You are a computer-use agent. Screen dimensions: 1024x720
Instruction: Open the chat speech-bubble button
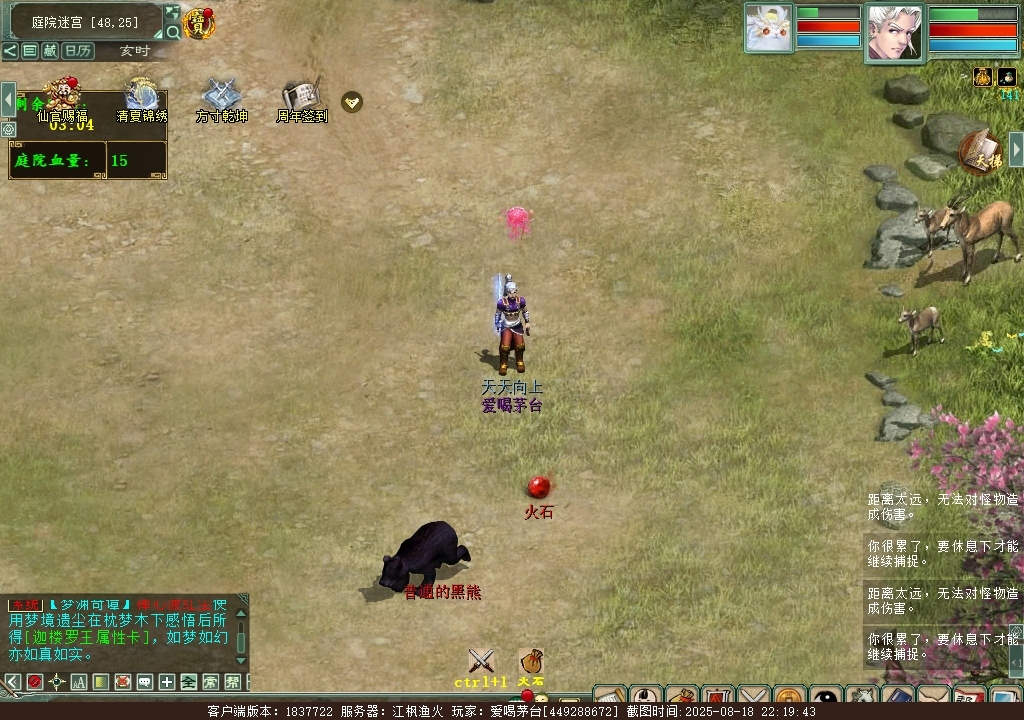(144, 682)
